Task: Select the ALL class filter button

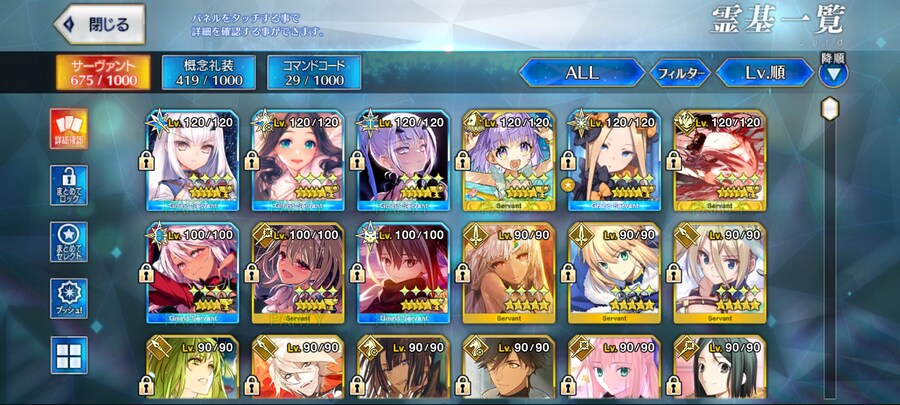Action: tap(581, 73)
